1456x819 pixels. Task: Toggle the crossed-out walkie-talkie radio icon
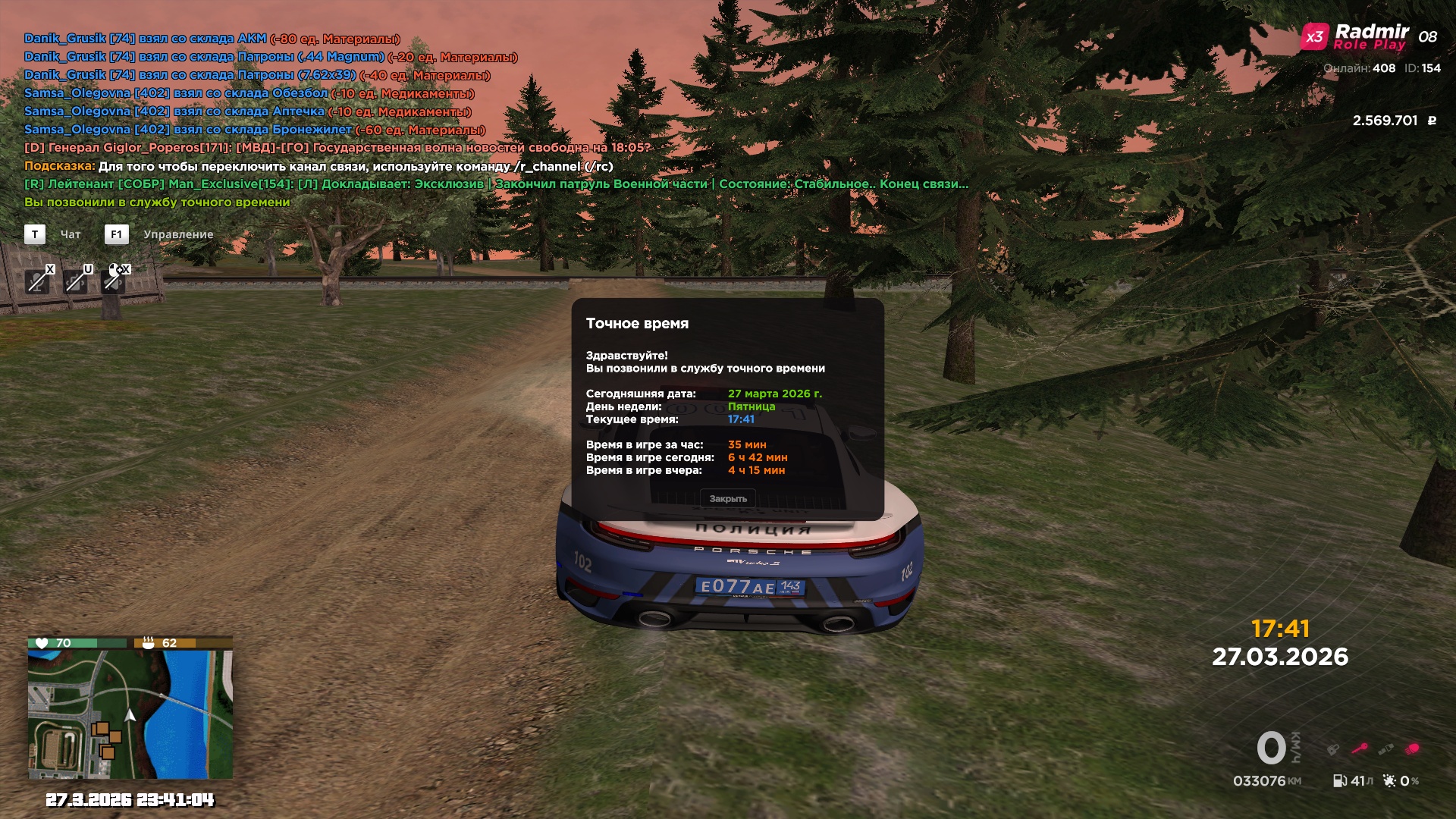click(x=75, y=281)
